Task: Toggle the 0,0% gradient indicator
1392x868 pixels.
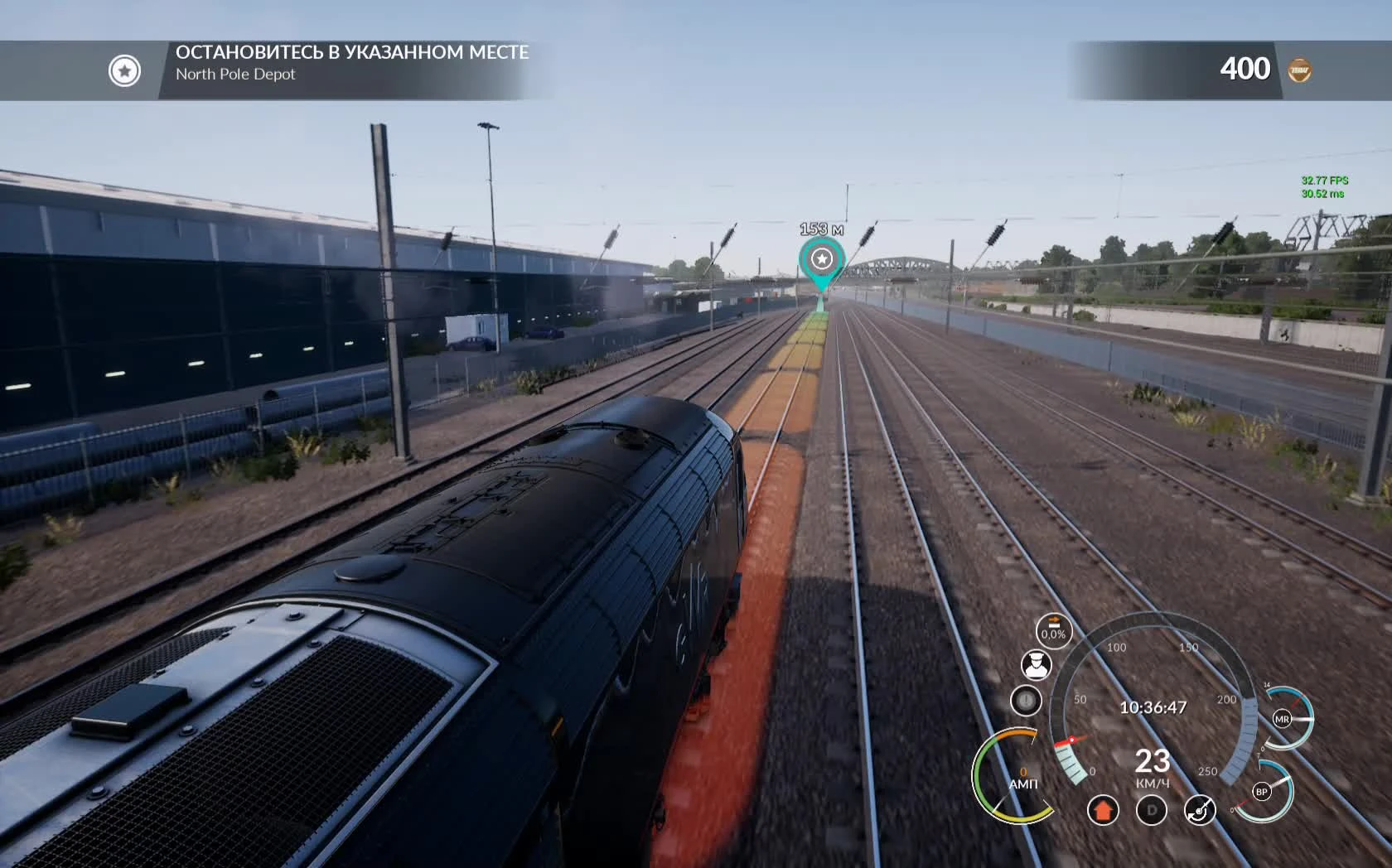Action: [x=1053, y=630]
